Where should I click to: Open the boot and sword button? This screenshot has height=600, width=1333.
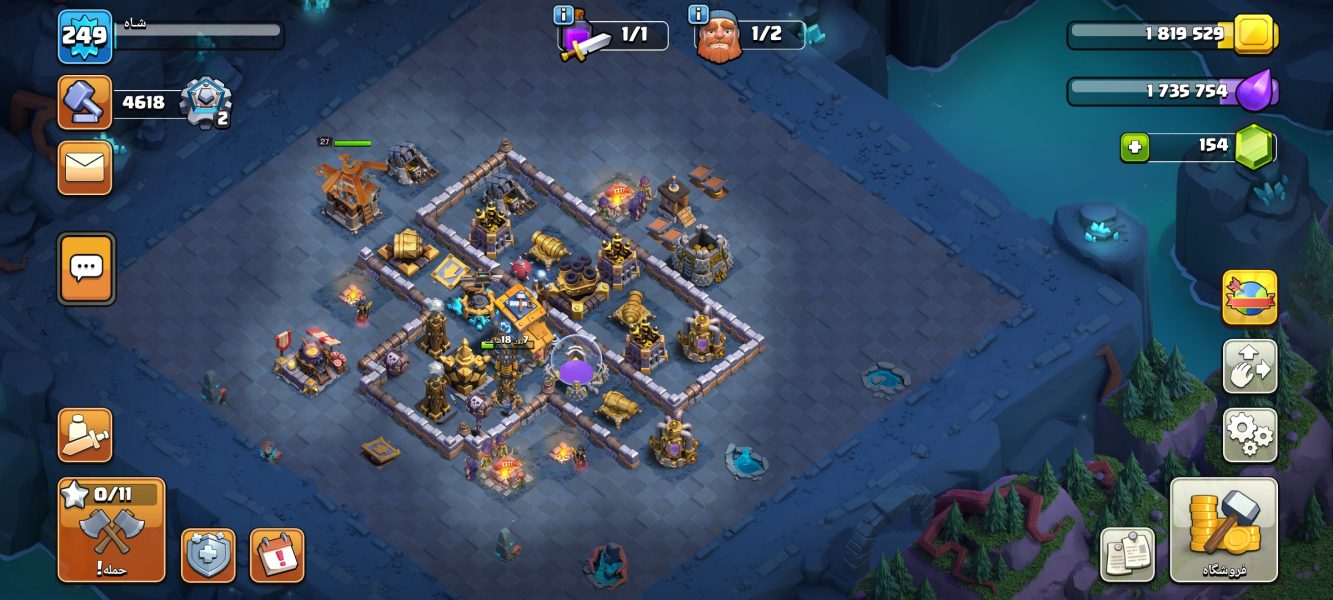pos(85,435)
